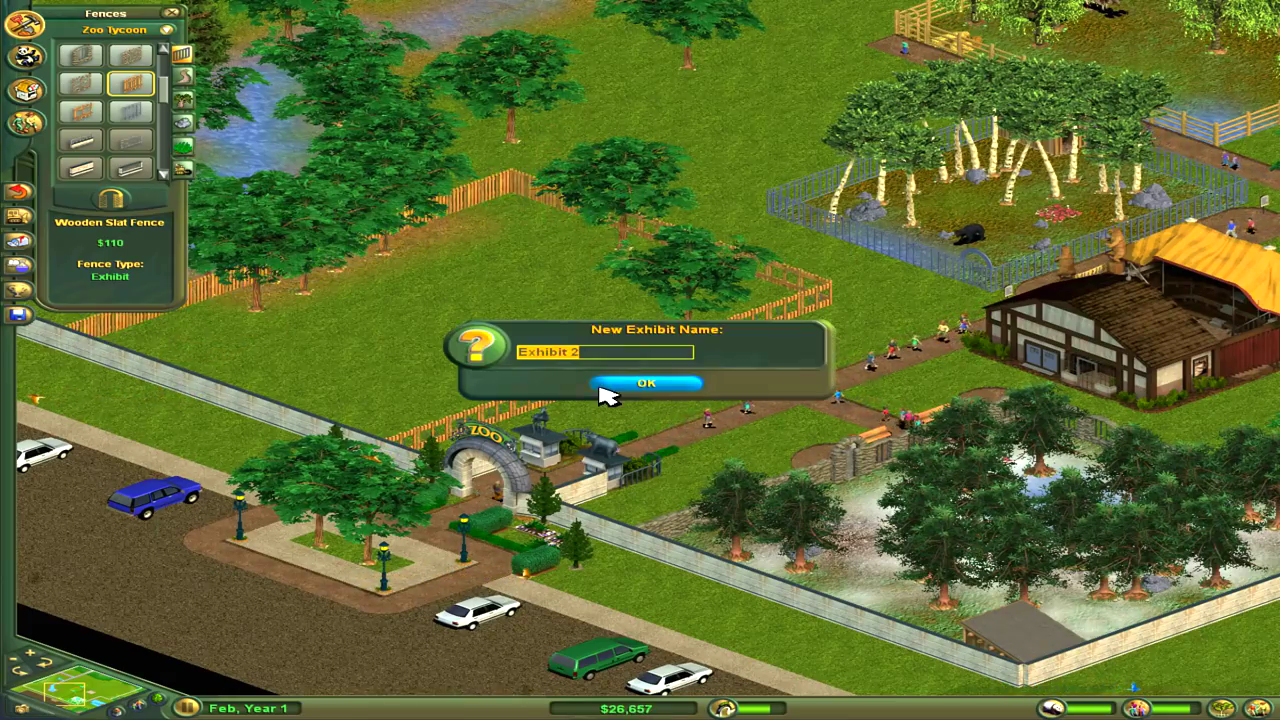
Task: Open the buildings purchase menu
Action: (25, 90)
